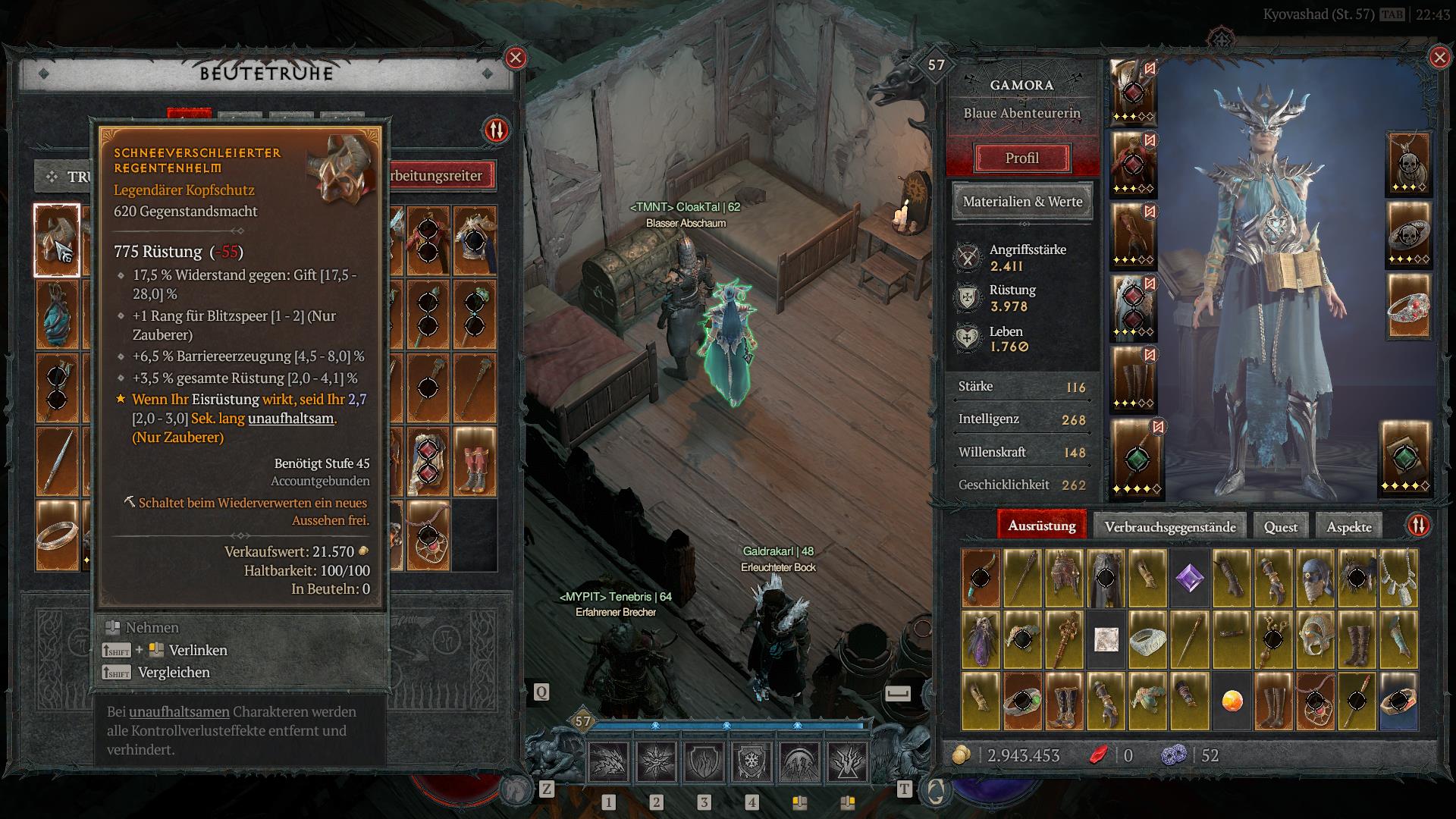Sort the inventory with the arrows button
This screenshot has height=819, width=1456.
[x=1418, y=526]
